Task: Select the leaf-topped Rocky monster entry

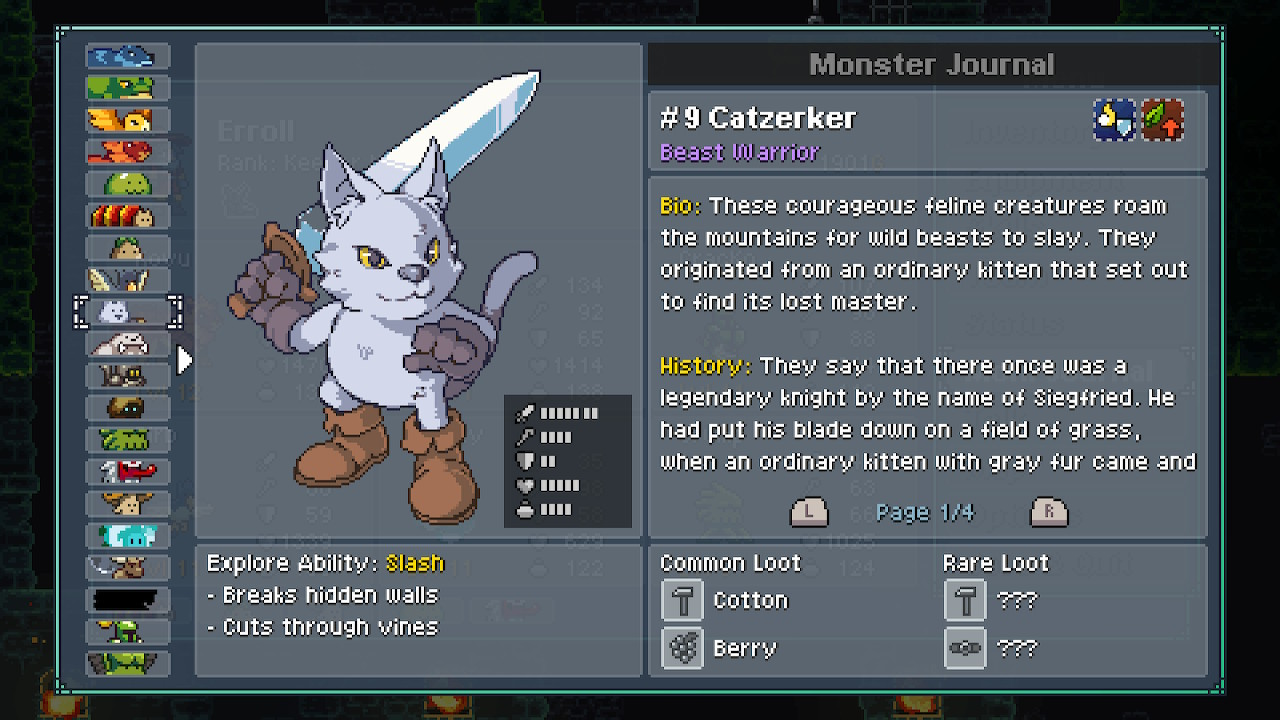Action: [x=127, y=248]
